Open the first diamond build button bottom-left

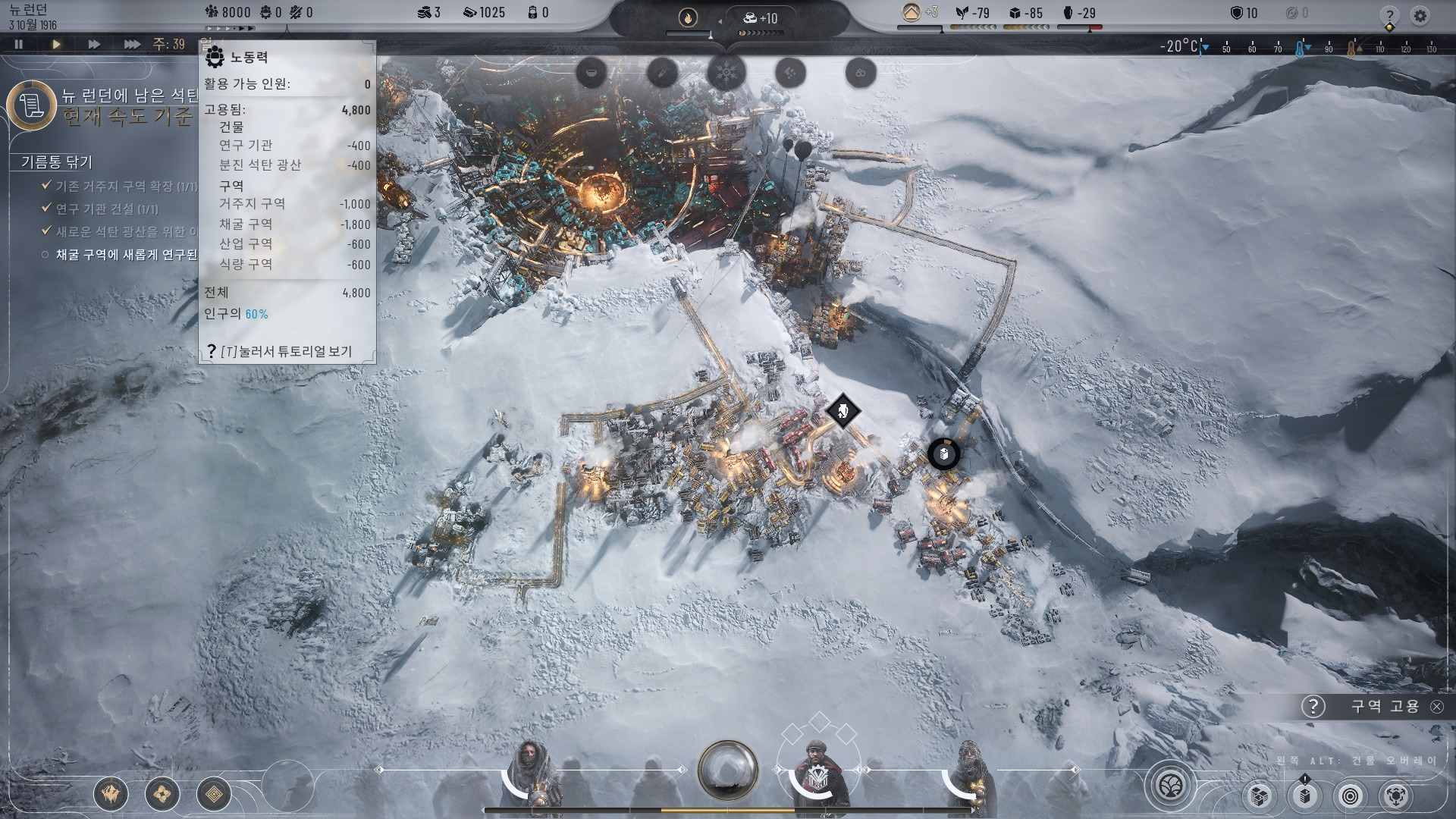[x=111, y=794]
